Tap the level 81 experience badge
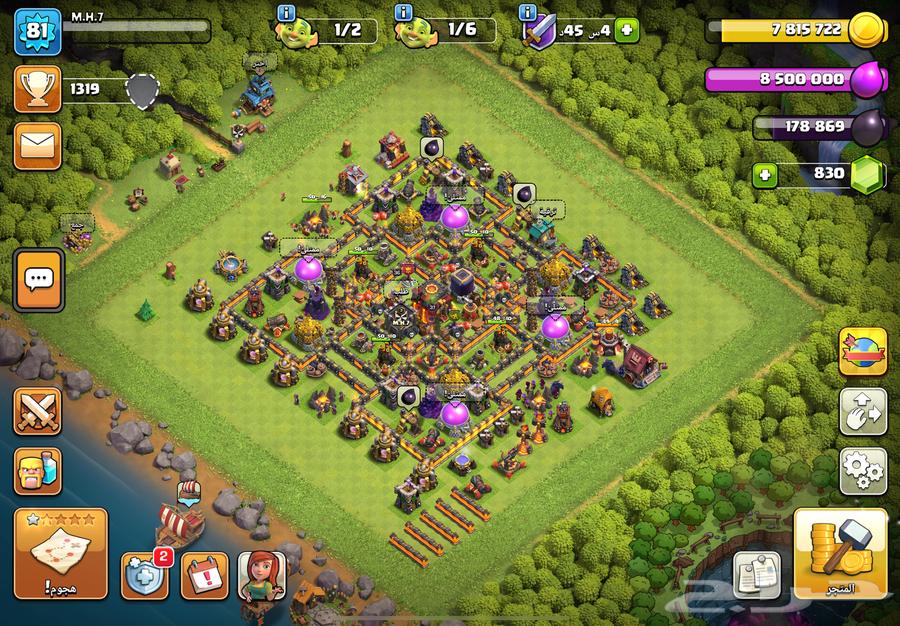This screenshot has width=900, height=626. (37, 31)
